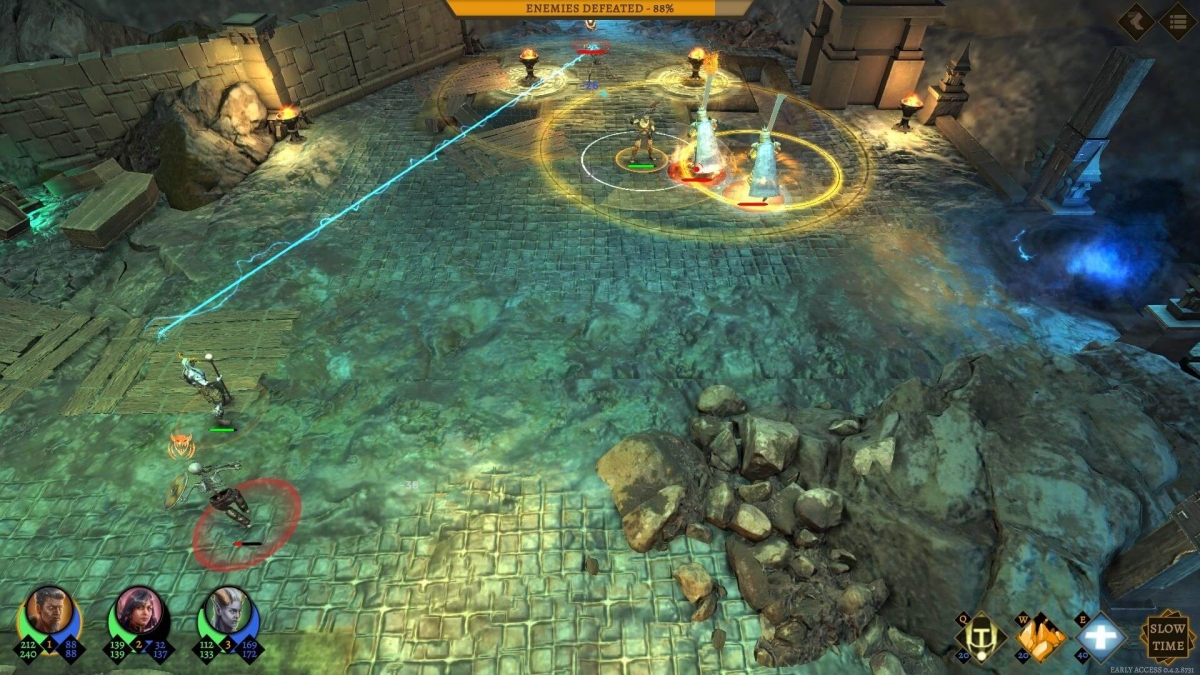The width and height of the screenshot is (1200, 675).
Task: Use the white cross healing ability
Action: click(1100, 637)
